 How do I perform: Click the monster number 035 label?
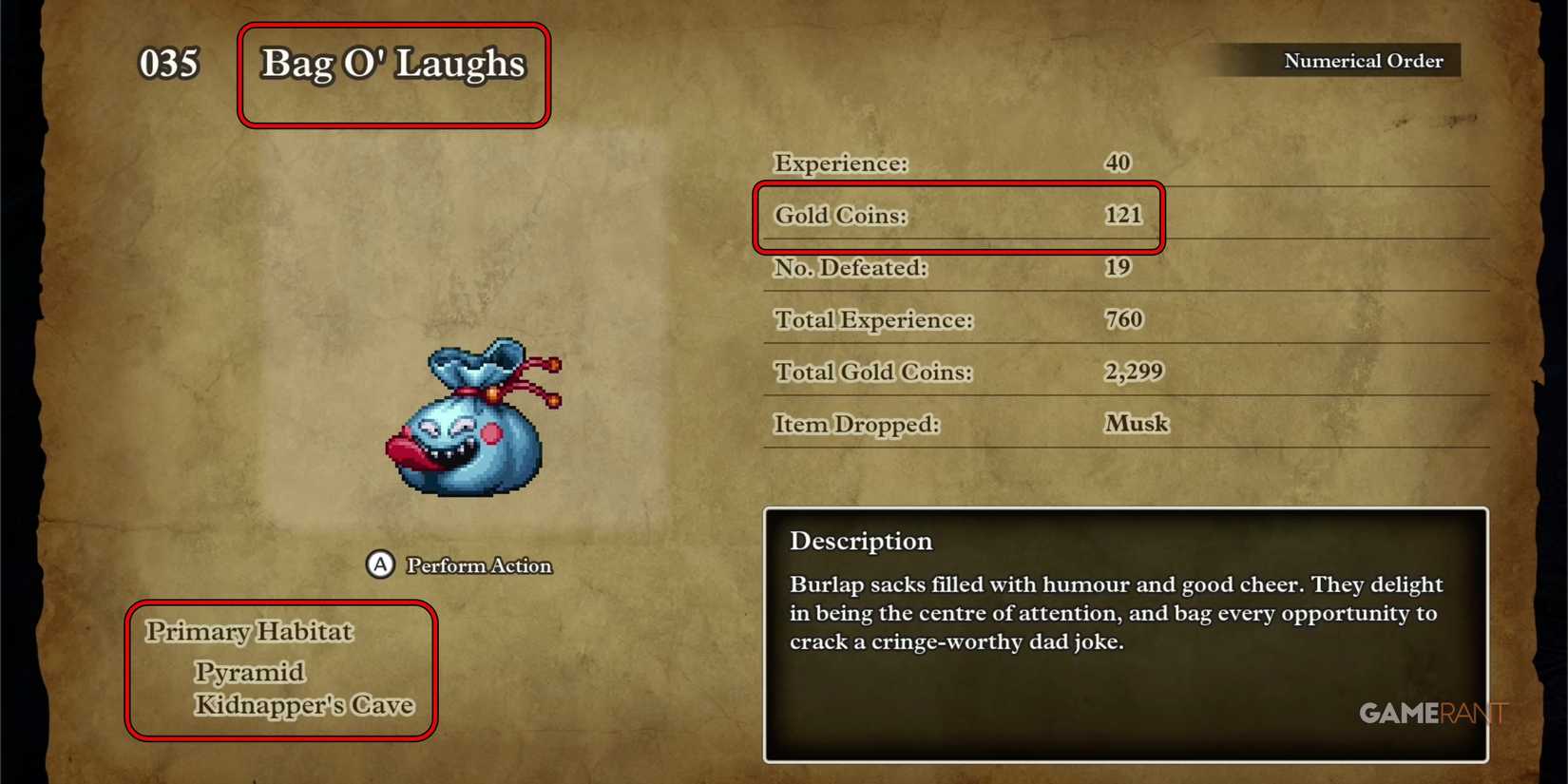(x=169, y=64)
